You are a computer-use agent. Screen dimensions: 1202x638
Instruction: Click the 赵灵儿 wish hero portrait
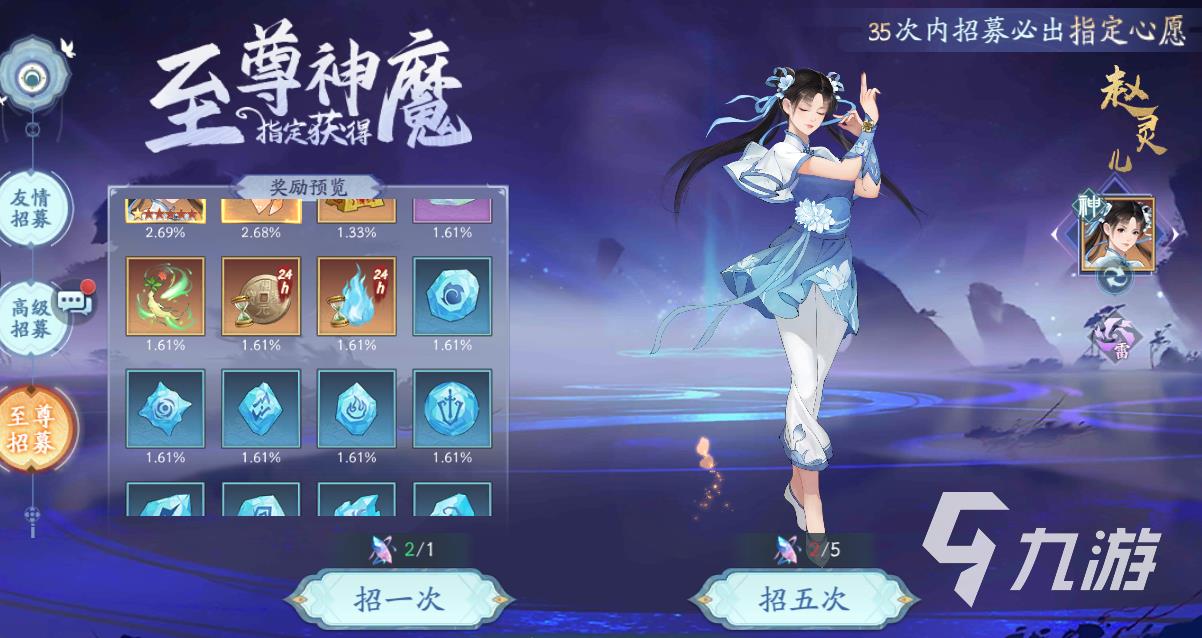pos(1116,234)
